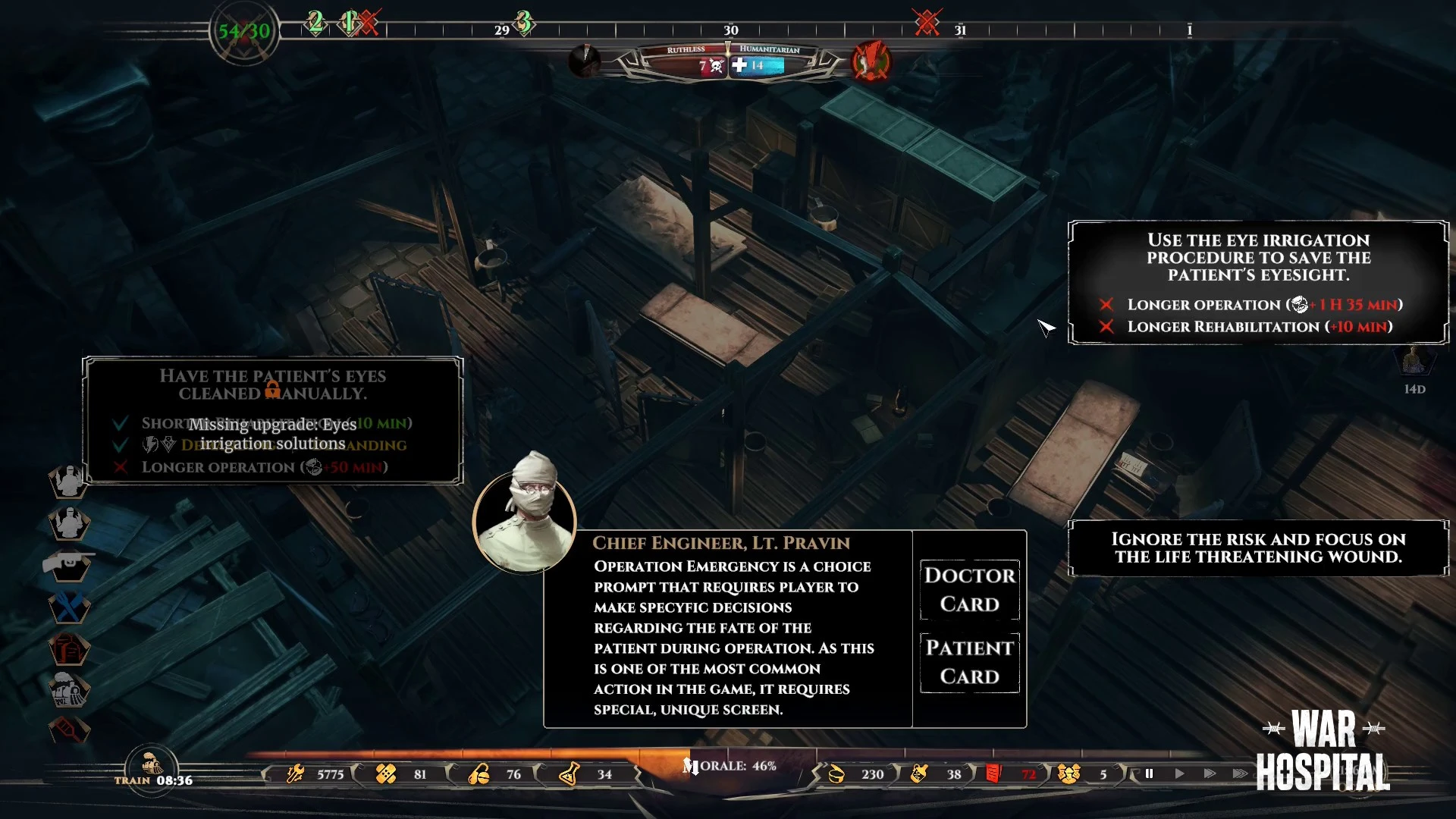Screen dimensions: 1456x819
Task: Click the green number 3 timeline marker
Action: [523, 22]
